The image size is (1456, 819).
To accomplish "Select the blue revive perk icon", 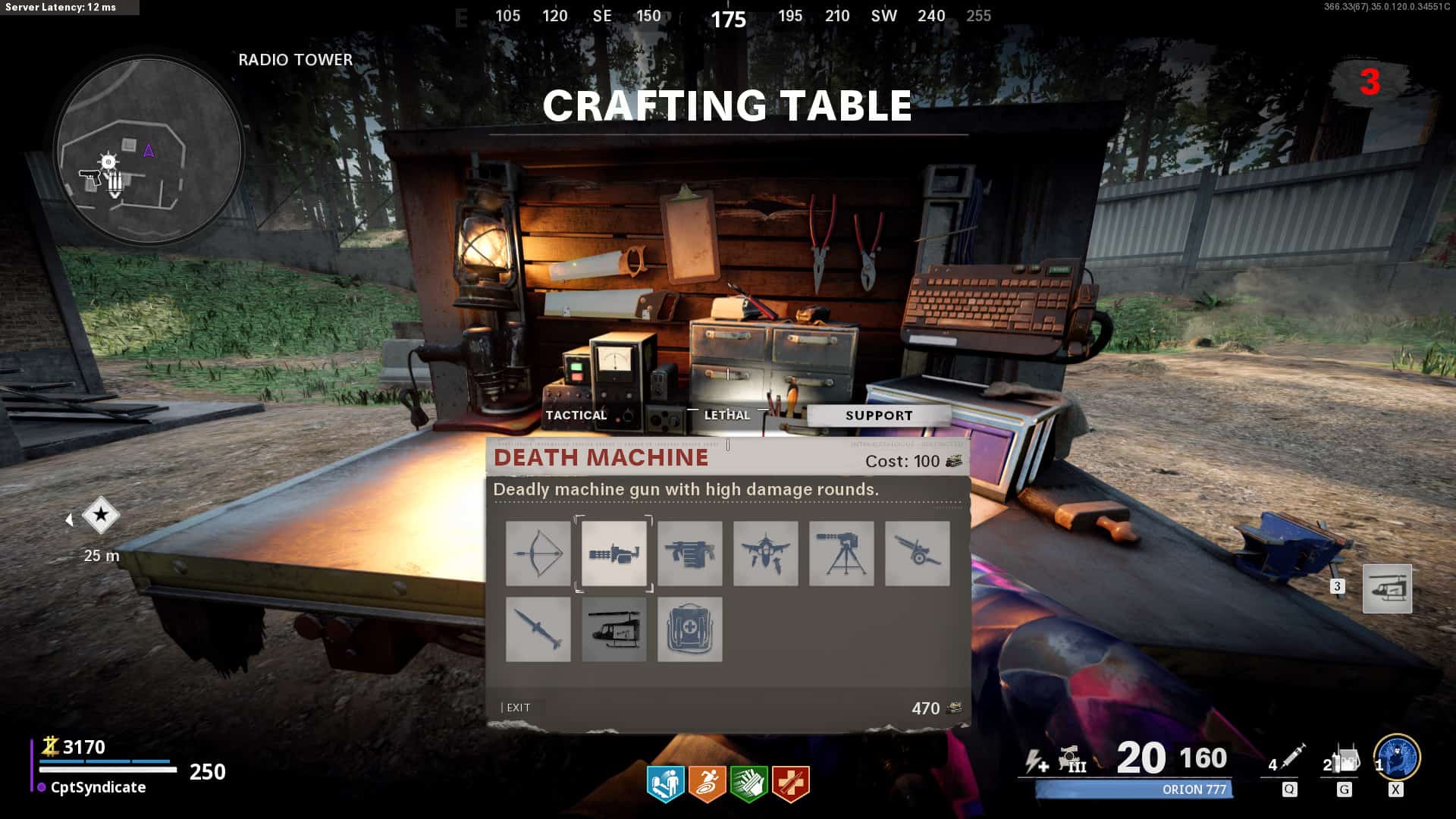I will (665, 783).
